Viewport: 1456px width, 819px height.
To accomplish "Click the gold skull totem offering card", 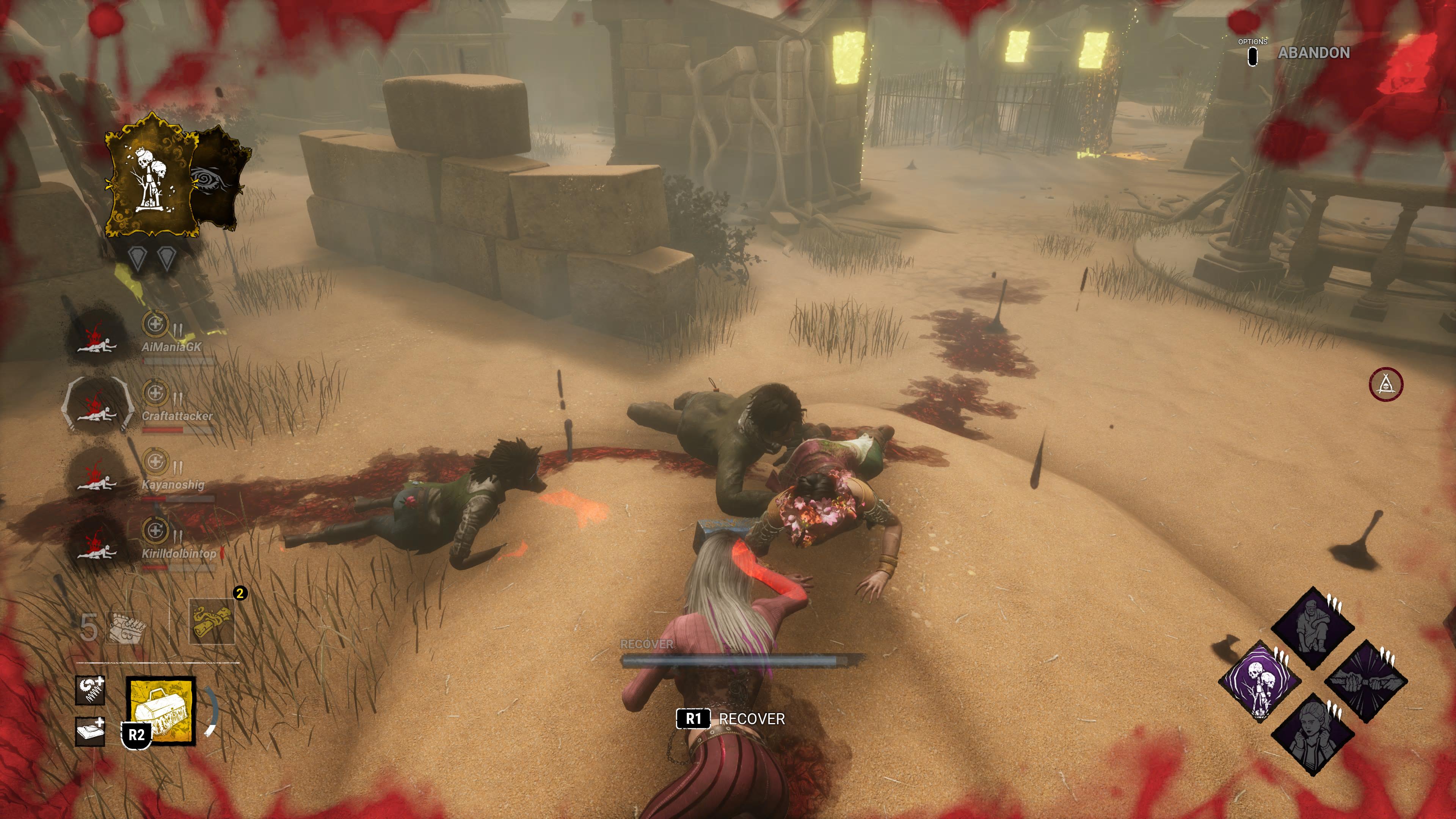I will (152, 176).
